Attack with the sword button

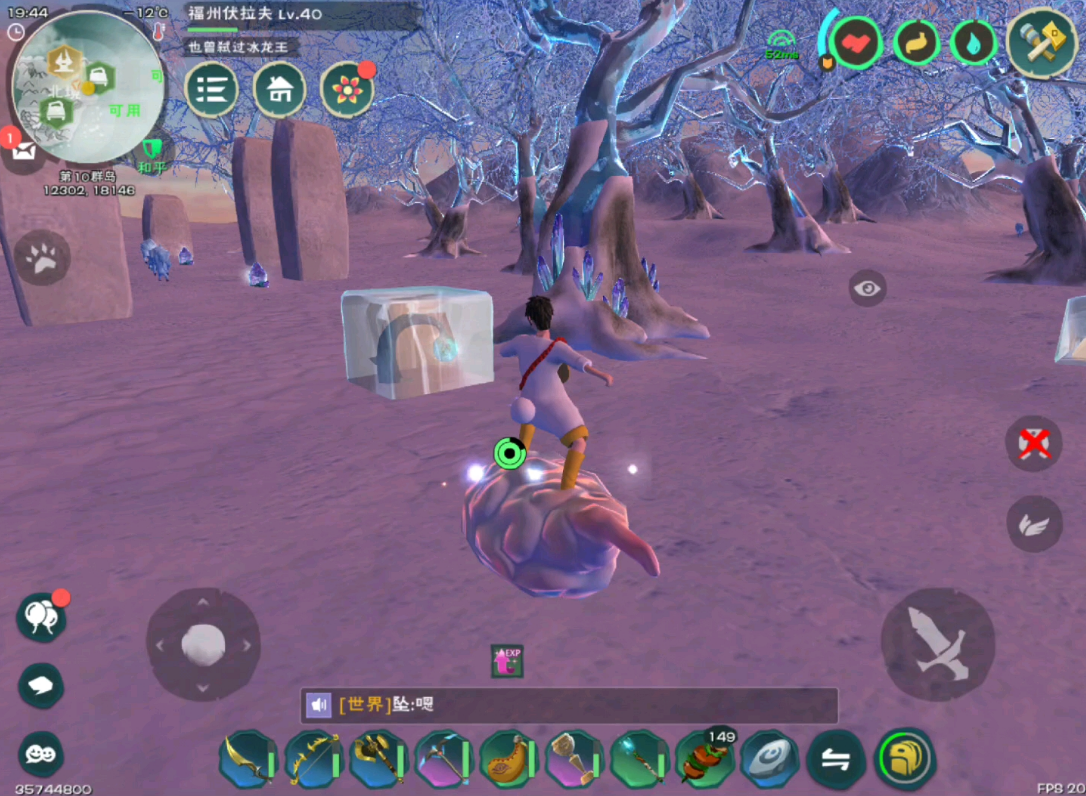[x=937, y=644]
